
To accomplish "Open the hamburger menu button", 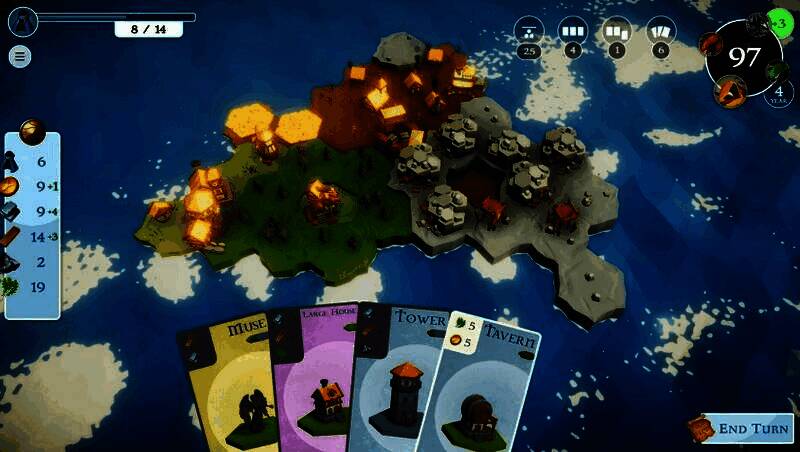I will coord(20,56).
